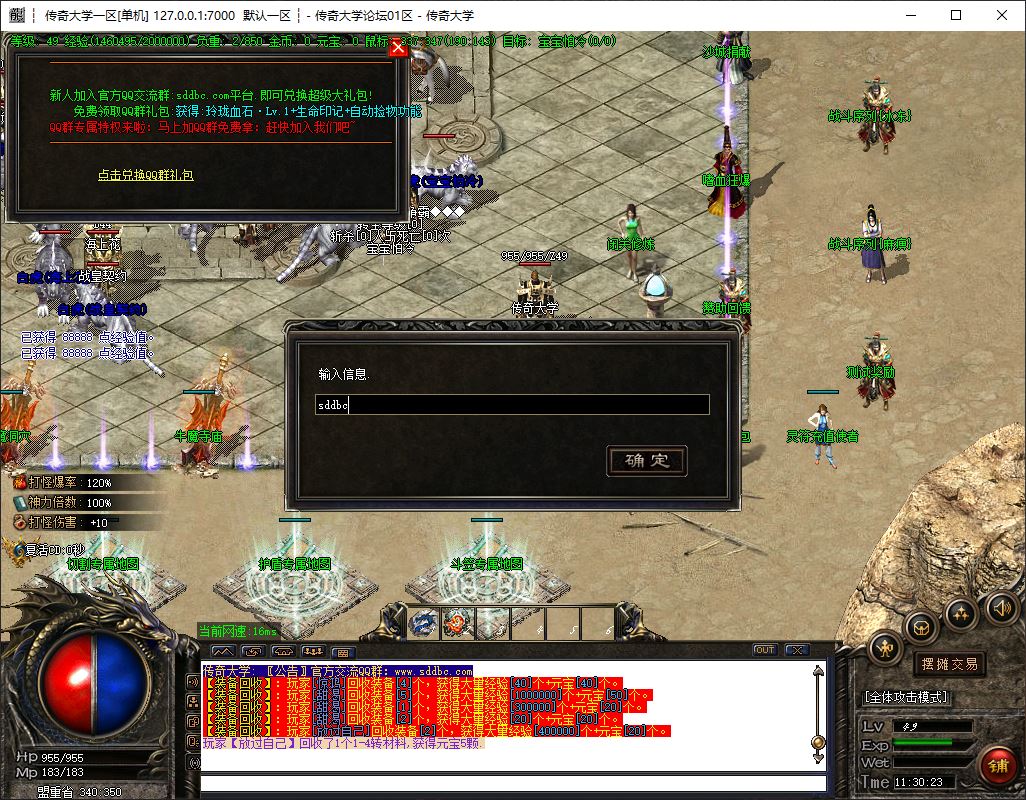Confirm the input with the 确定 button

647,461
